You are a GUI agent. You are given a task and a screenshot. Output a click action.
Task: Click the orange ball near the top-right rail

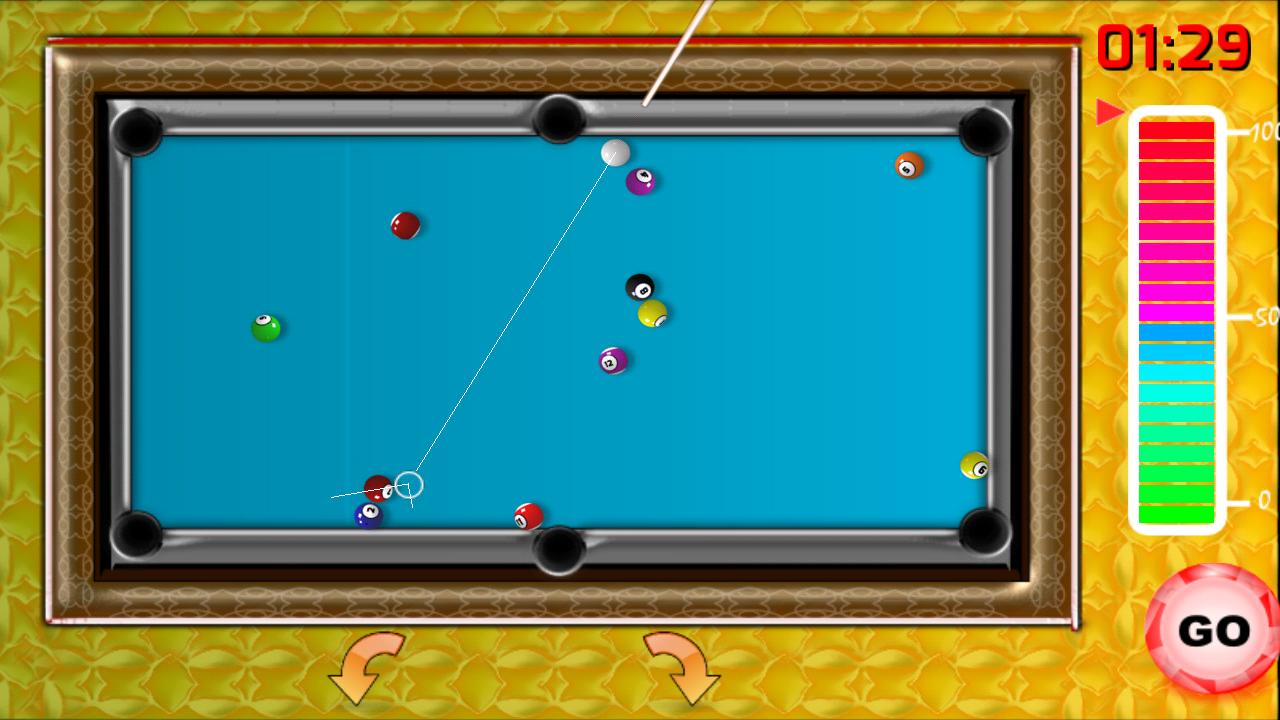point(906,166)
